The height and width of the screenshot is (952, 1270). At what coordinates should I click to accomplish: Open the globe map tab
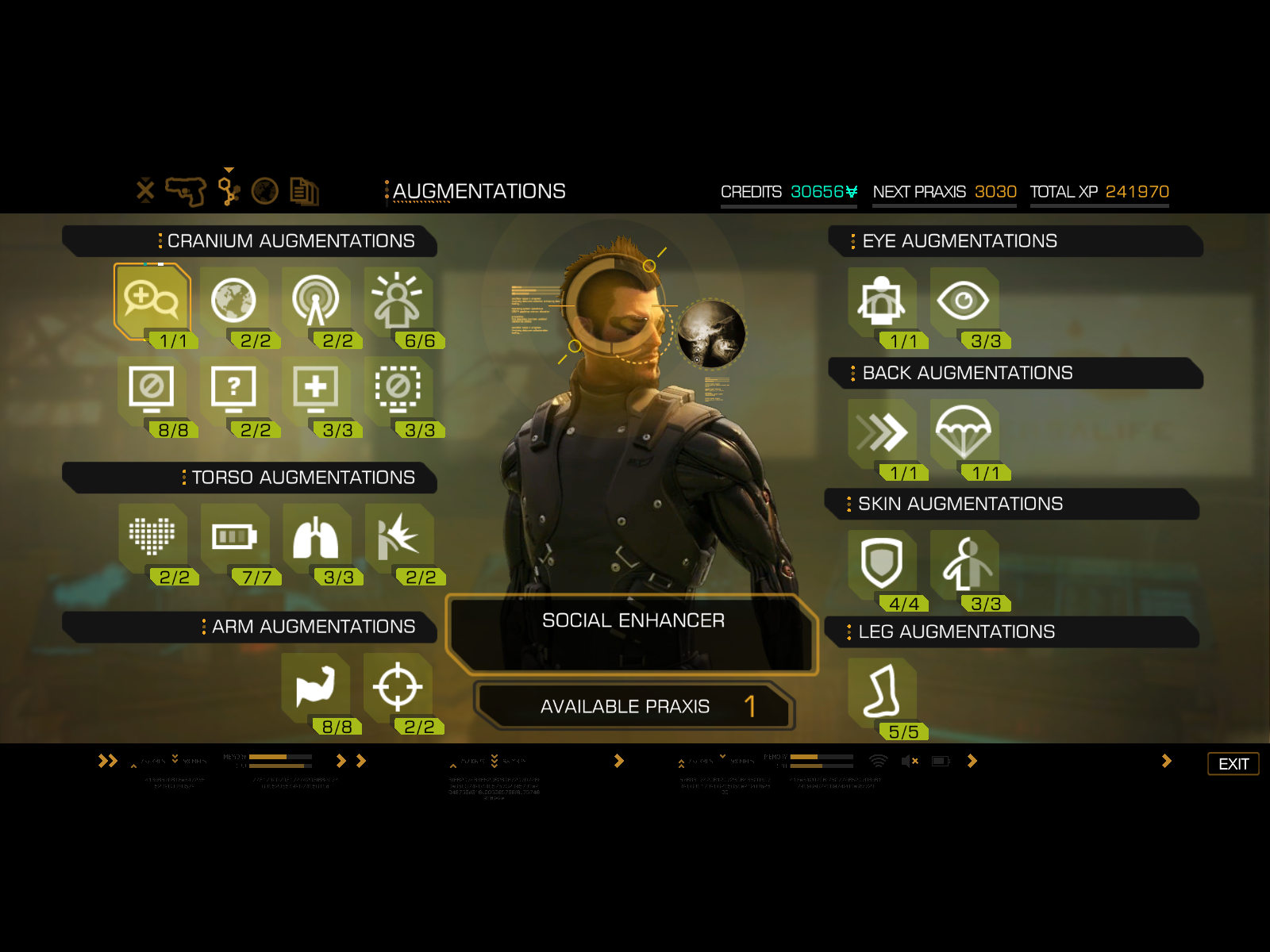pyautogui.click(x=265, y=191)
